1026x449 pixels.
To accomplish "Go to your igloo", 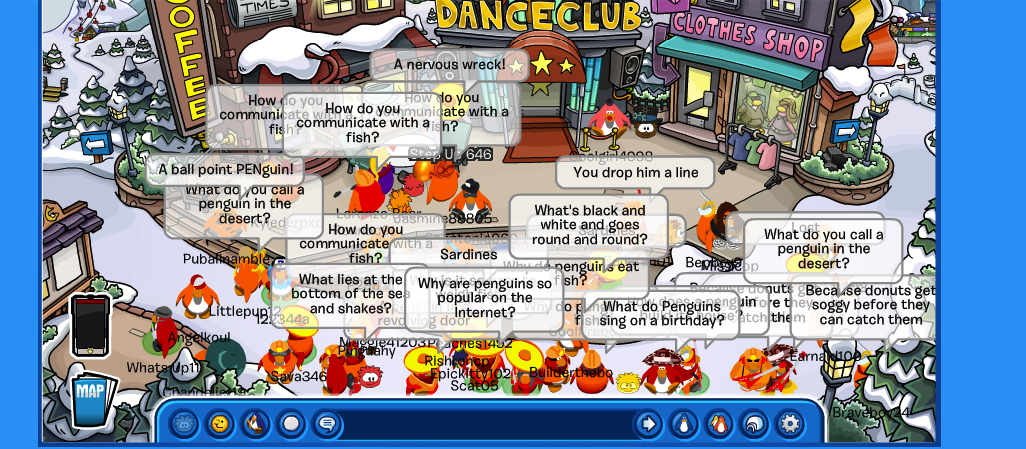I will coord(754,424).
